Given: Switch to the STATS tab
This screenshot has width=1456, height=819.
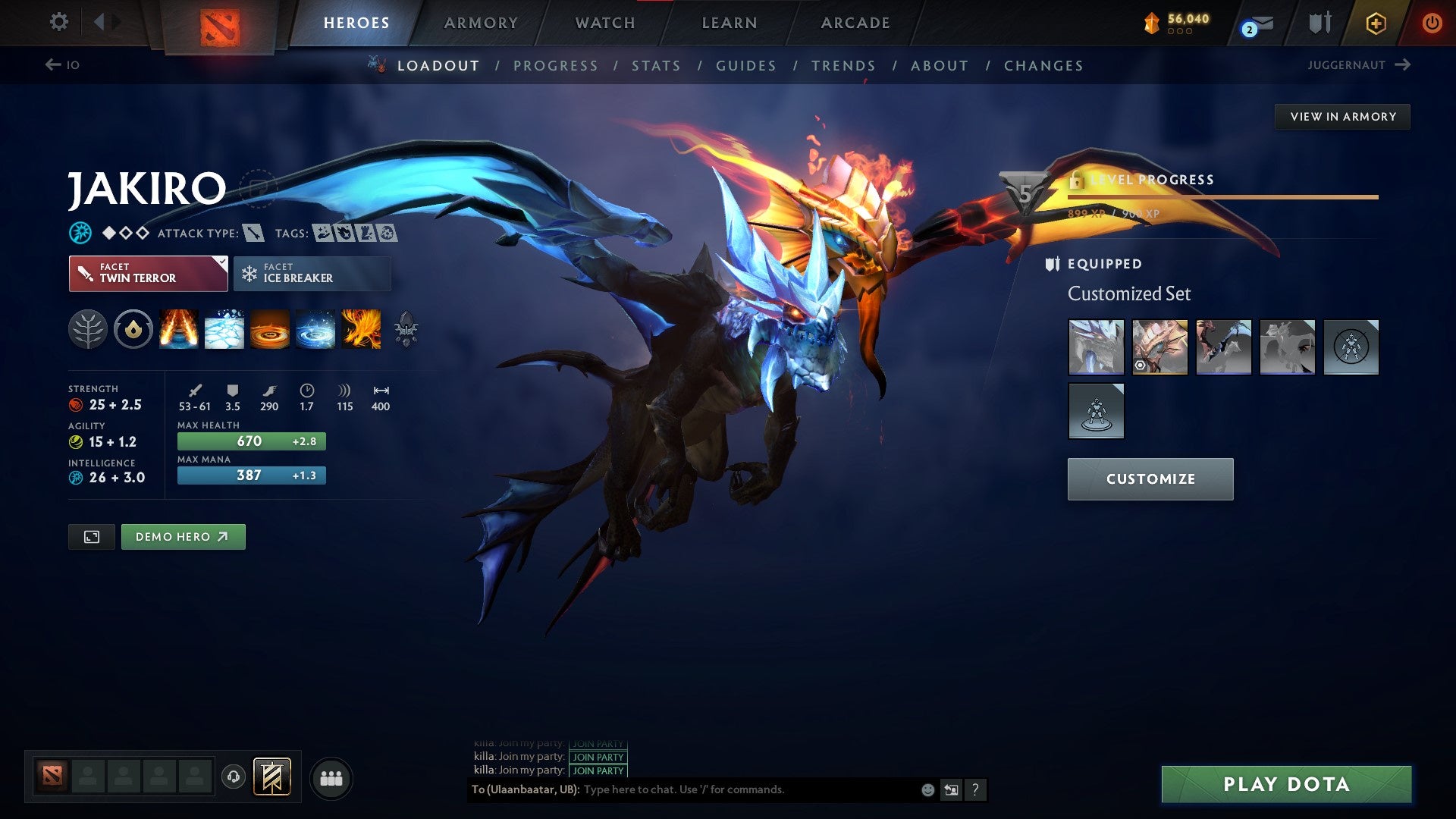Looking at the screenshot, I should point(657,66).
